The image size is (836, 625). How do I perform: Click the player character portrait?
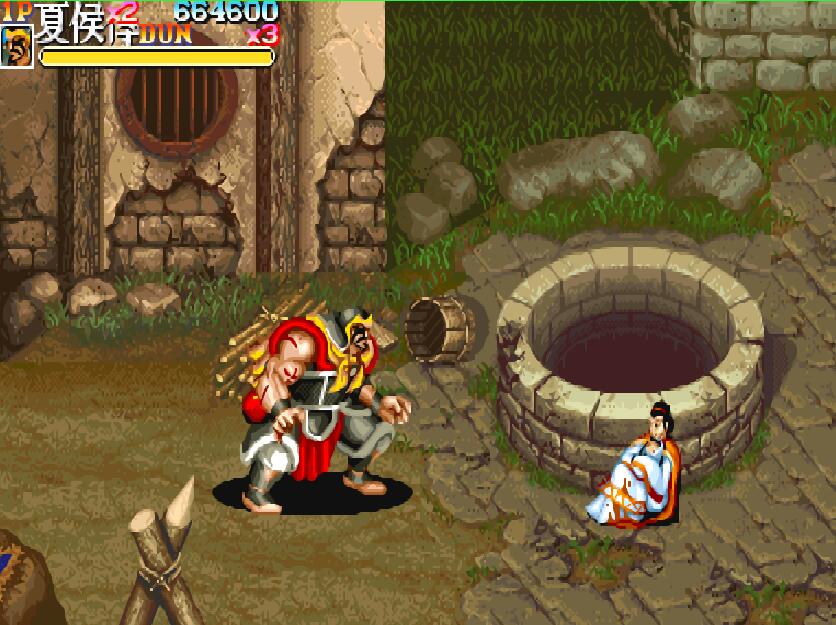pos(16,46)
